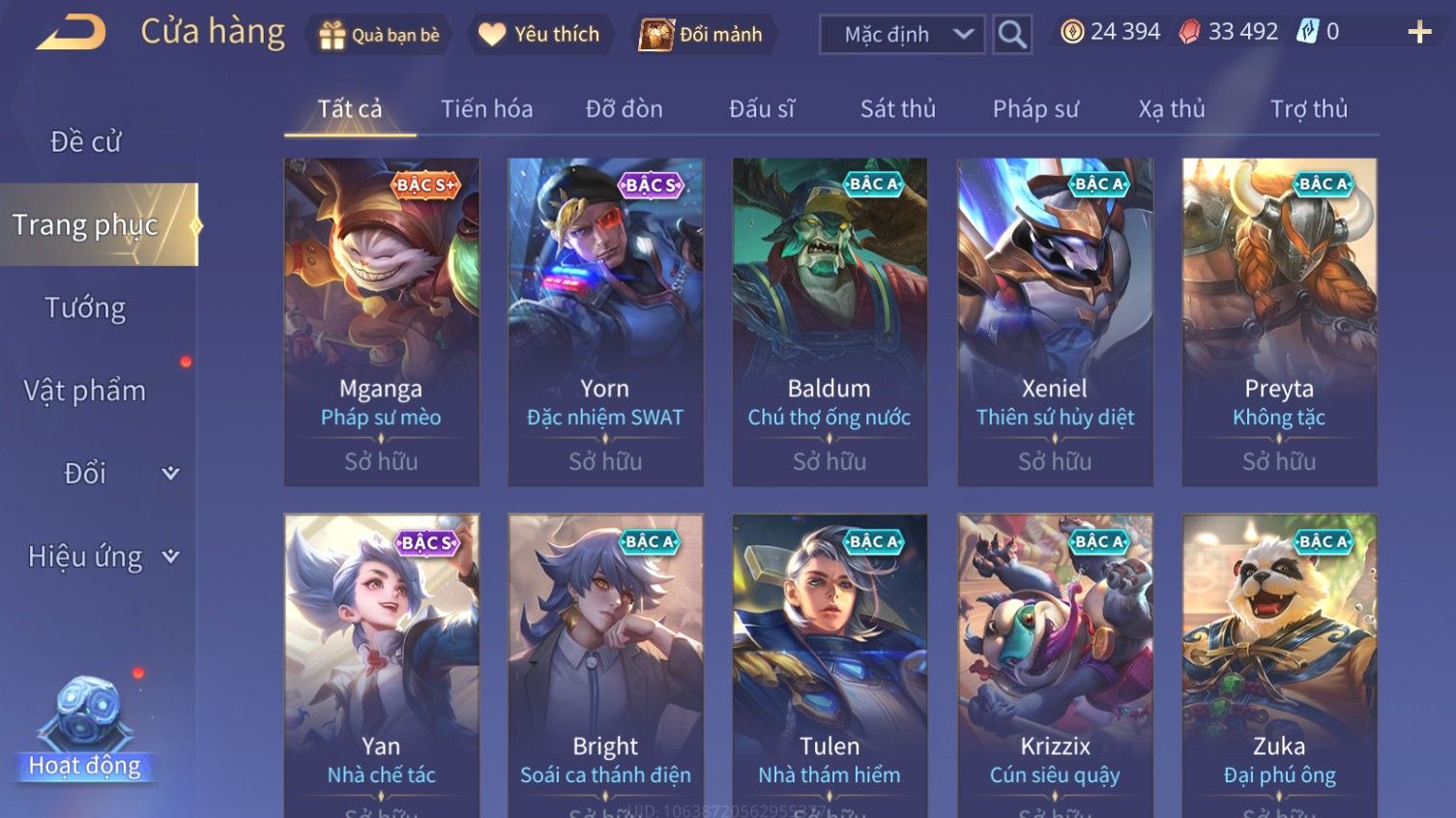
Task: Select the Trợ thủ tab
Action: point(1308,109)
